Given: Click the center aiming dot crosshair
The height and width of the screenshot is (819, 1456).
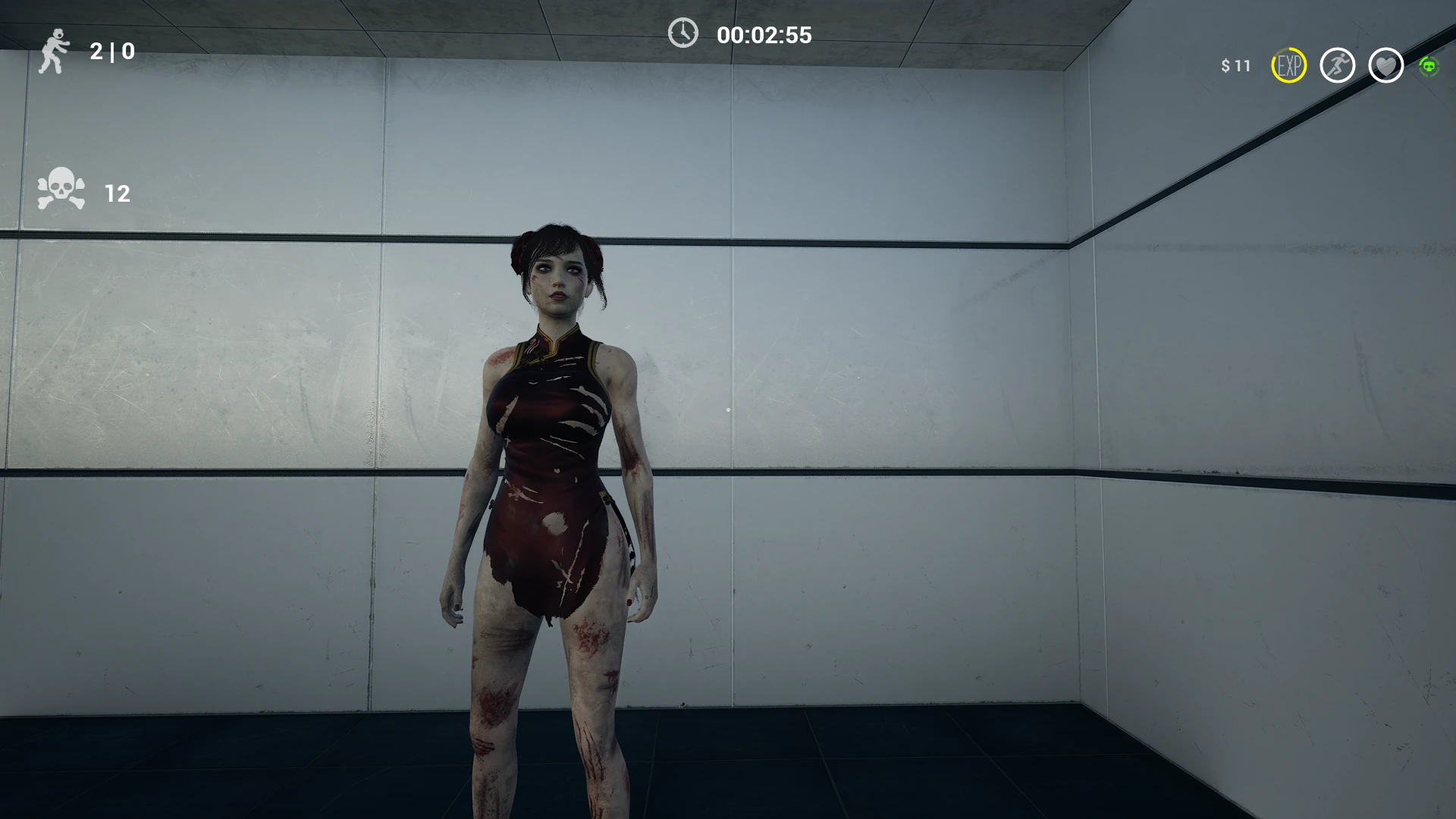Looking at the screenshot, I should [x=728, y=409].
